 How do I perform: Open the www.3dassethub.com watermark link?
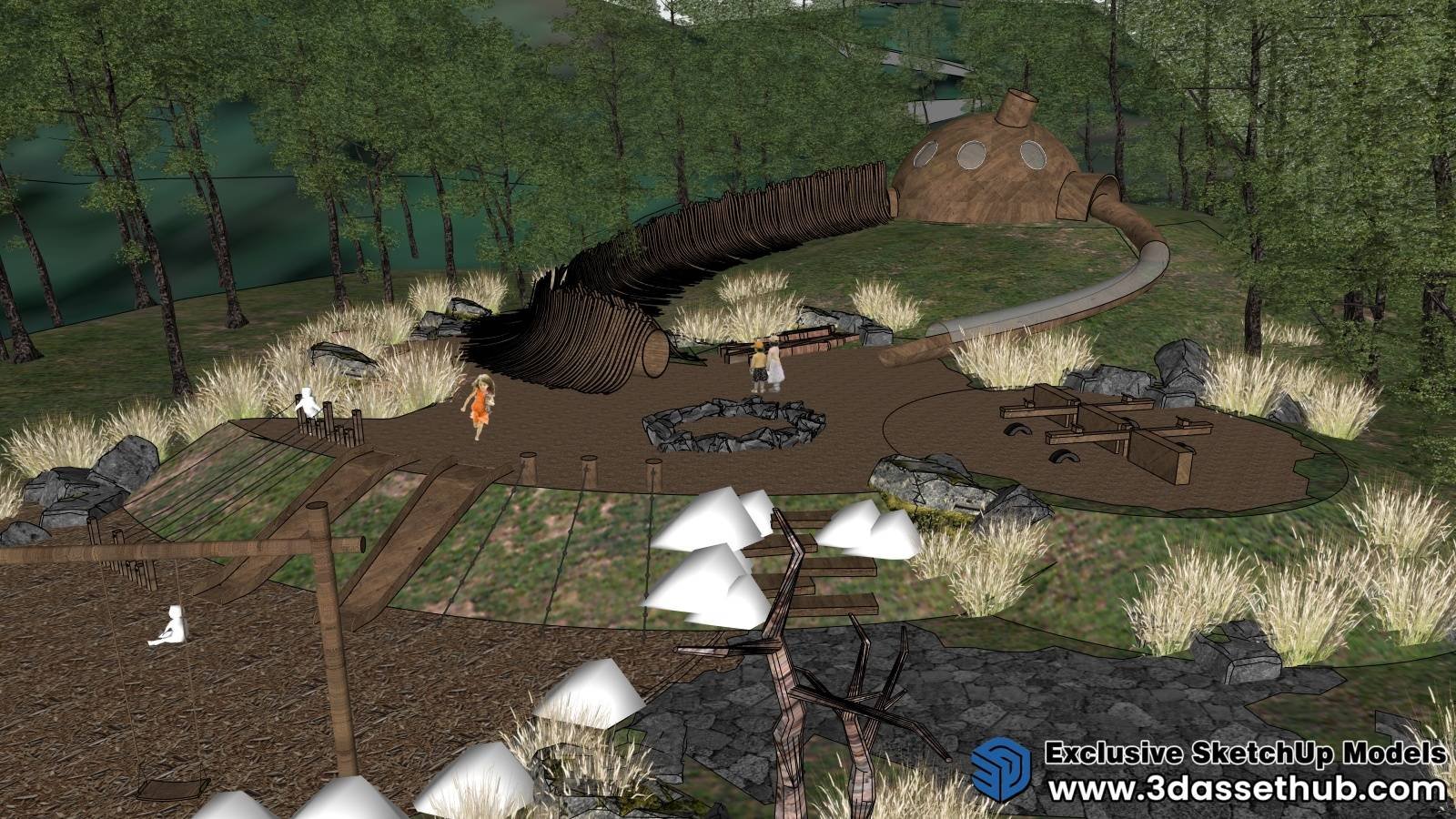pos(1247,788)
